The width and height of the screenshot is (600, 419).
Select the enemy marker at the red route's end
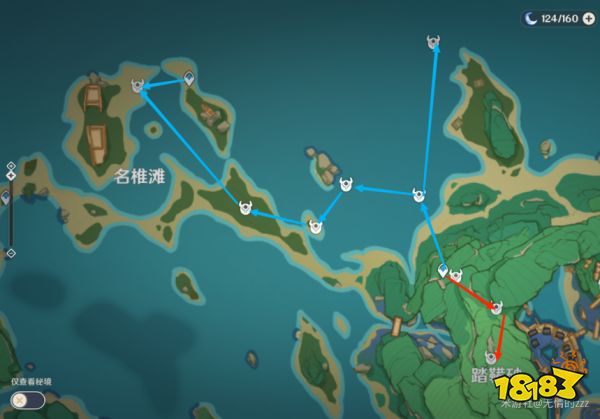click(x=491, y=356)
